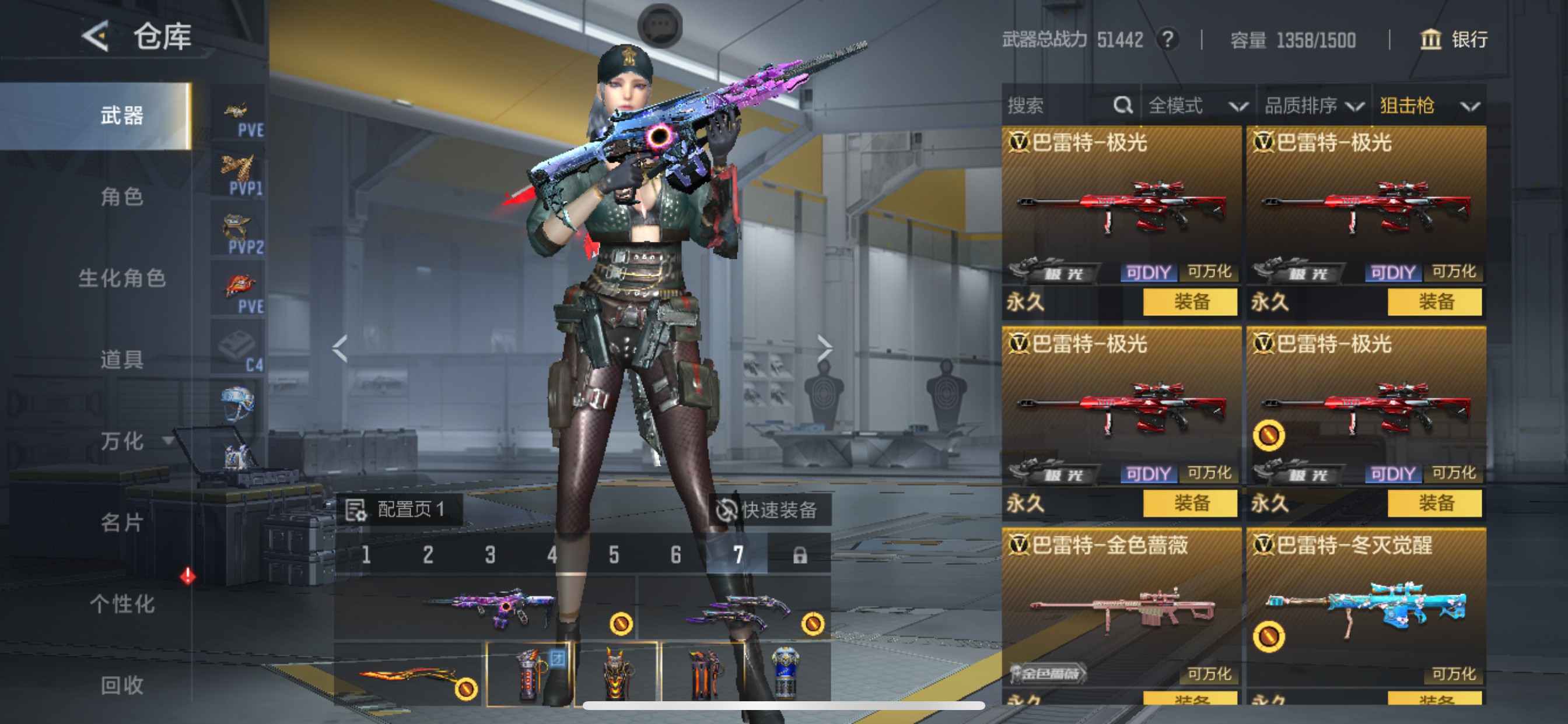Go to the 个性化 section
This screenshot has height=724, width=1568.
122,604
